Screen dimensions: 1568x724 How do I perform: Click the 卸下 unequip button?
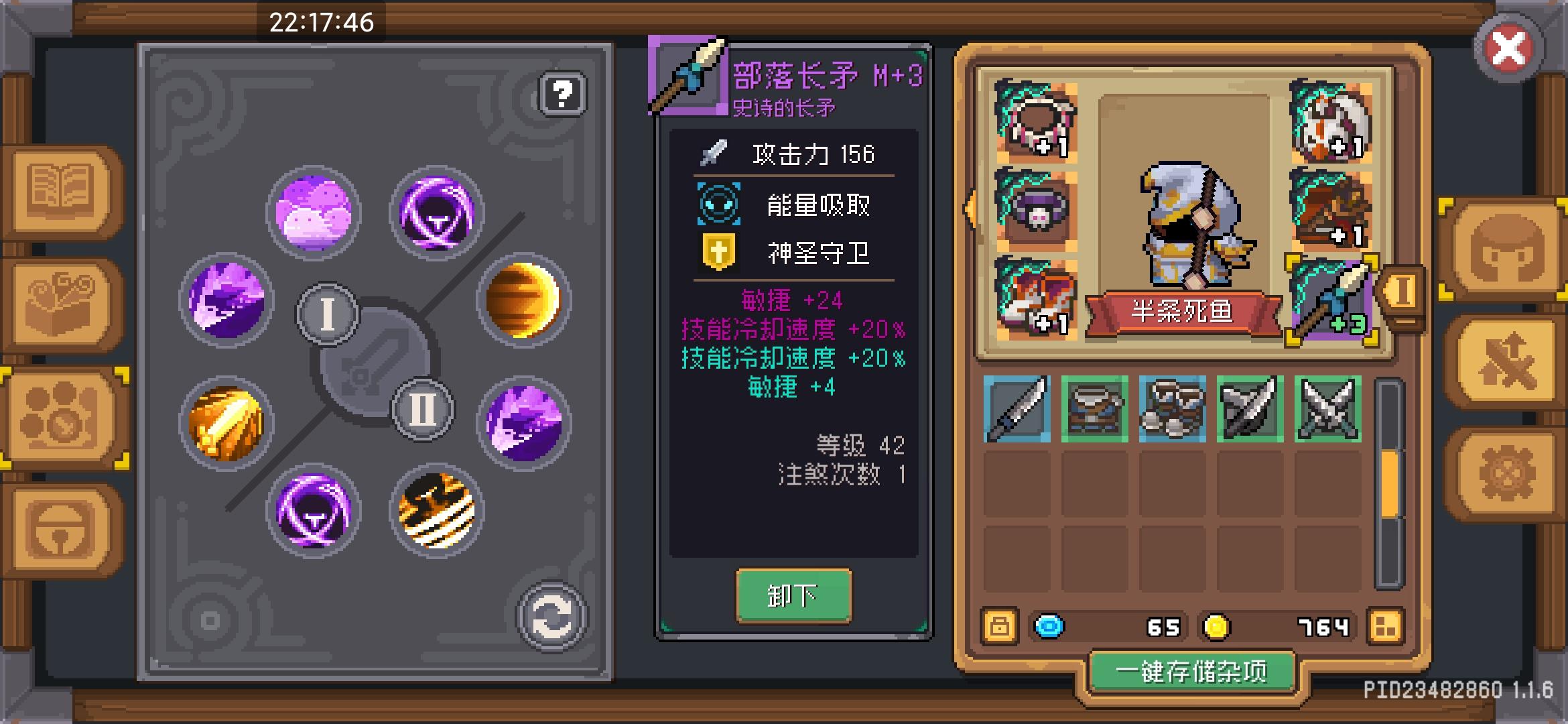pos(793,595)
